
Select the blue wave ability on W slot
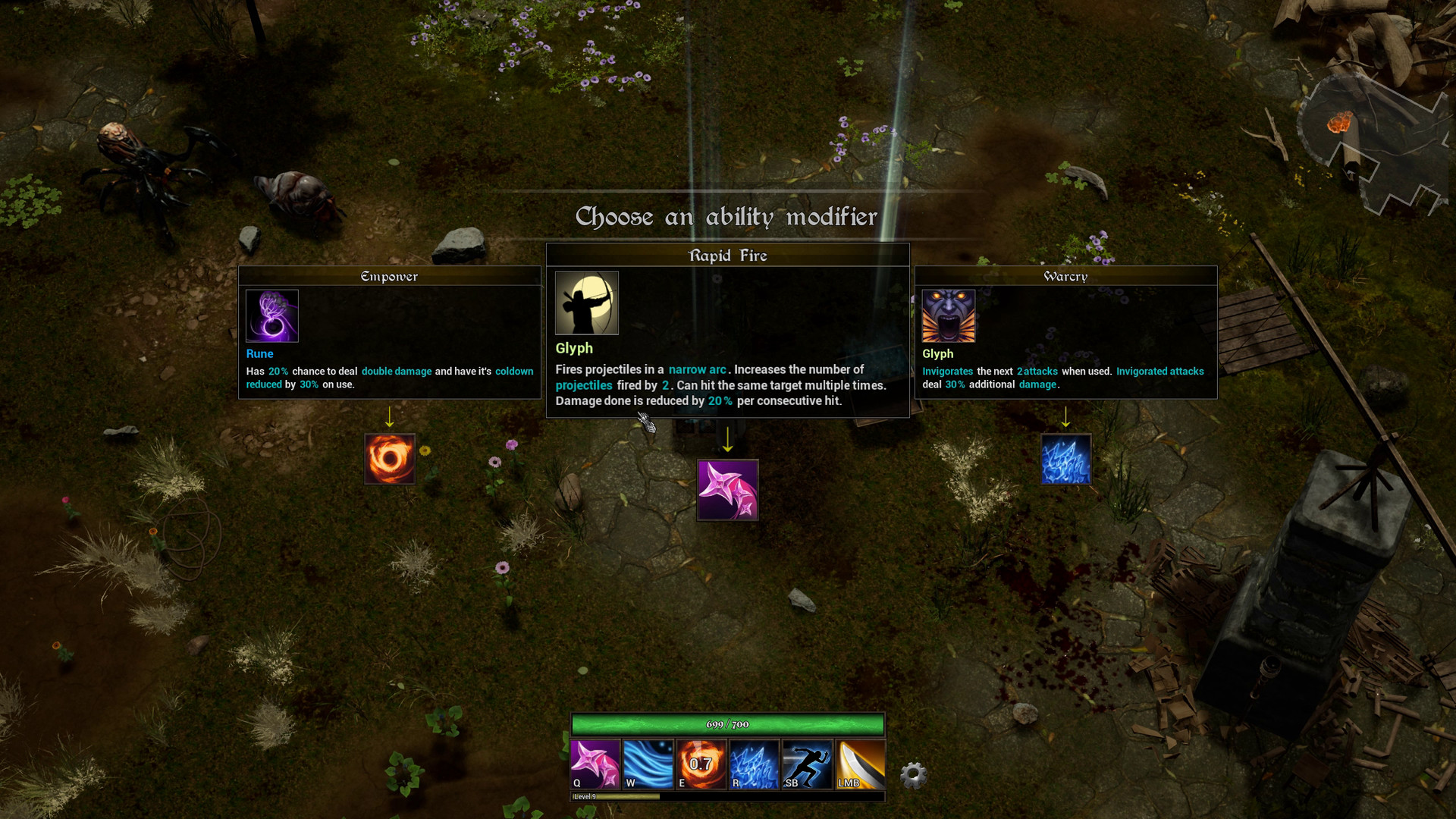point(648,764)
